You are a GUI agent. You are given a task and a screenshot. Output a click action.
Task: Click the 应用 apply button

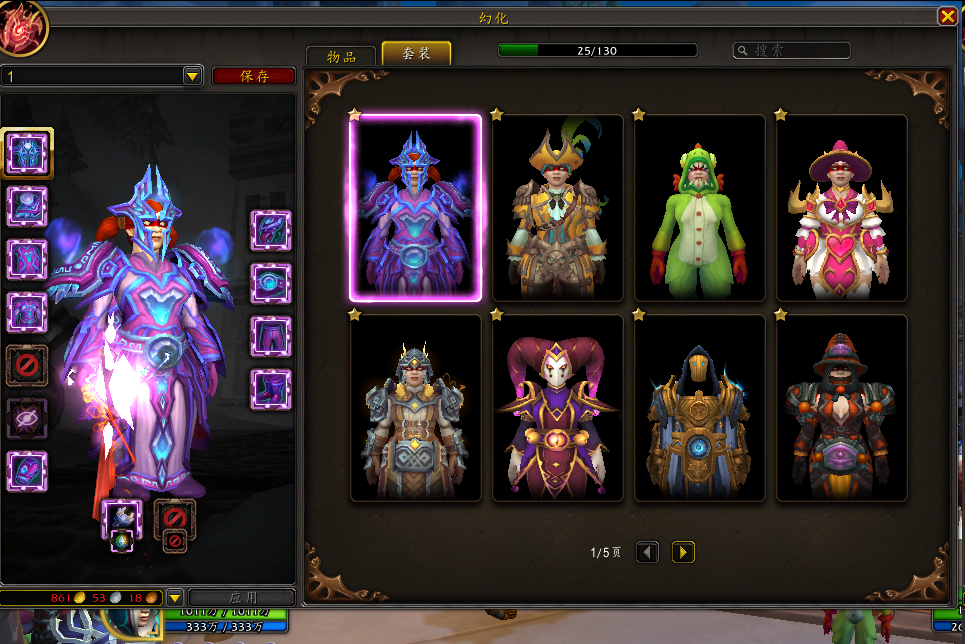241,597
